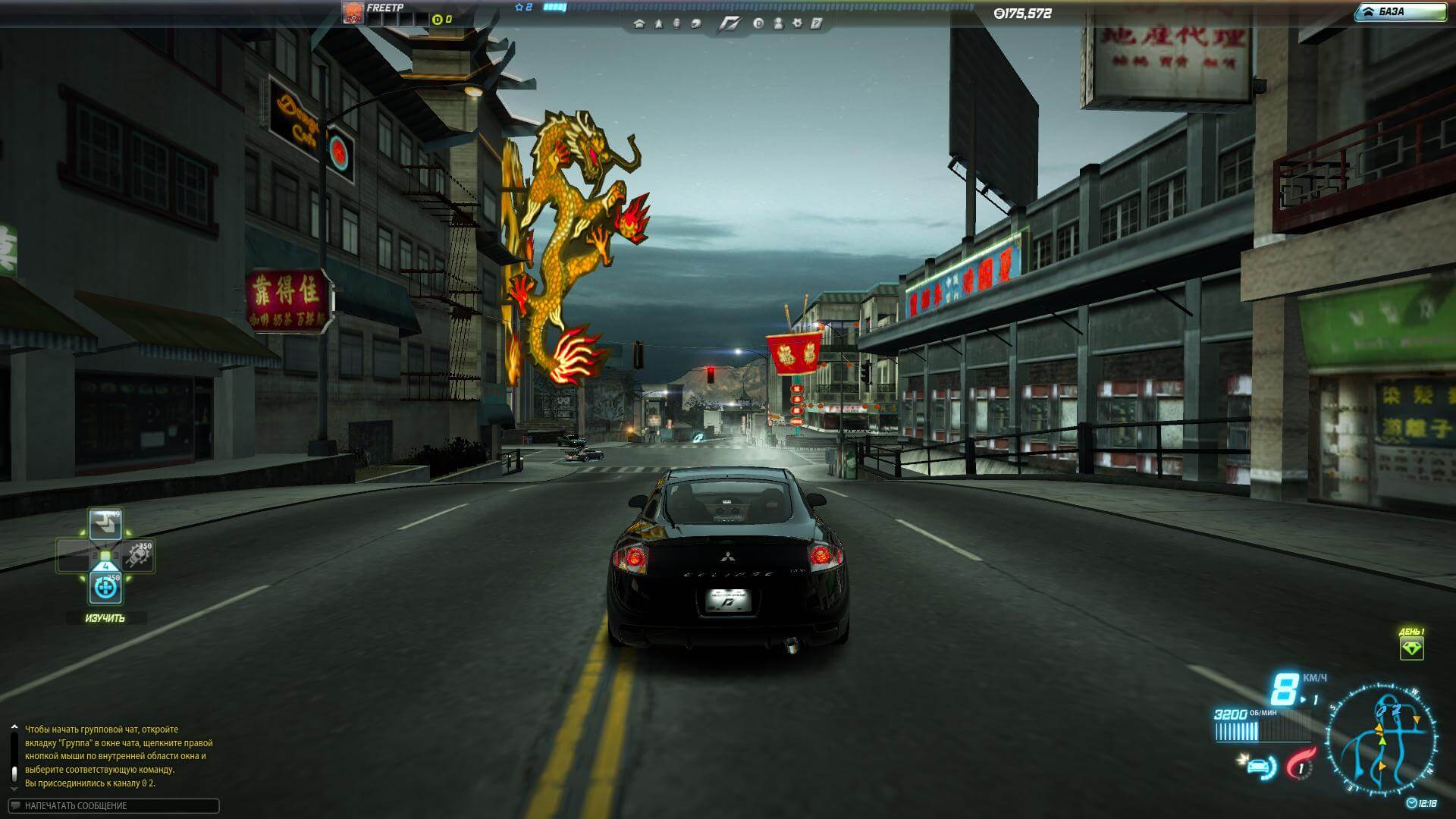Open the green gem daily reward icon
This screenshot has height=819, width=1456.
point(1411,648)
